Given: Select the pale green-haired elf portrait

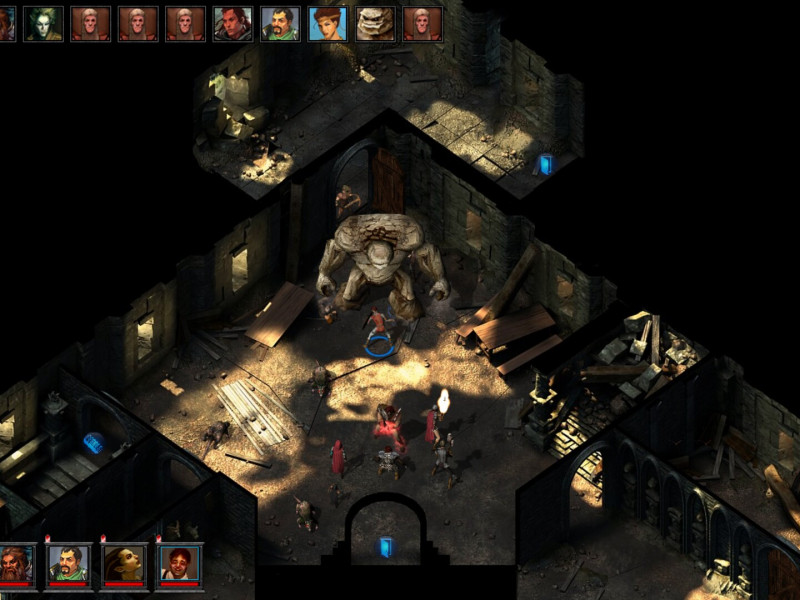Looking at the screenshot, I should click(x=43, y=23).
